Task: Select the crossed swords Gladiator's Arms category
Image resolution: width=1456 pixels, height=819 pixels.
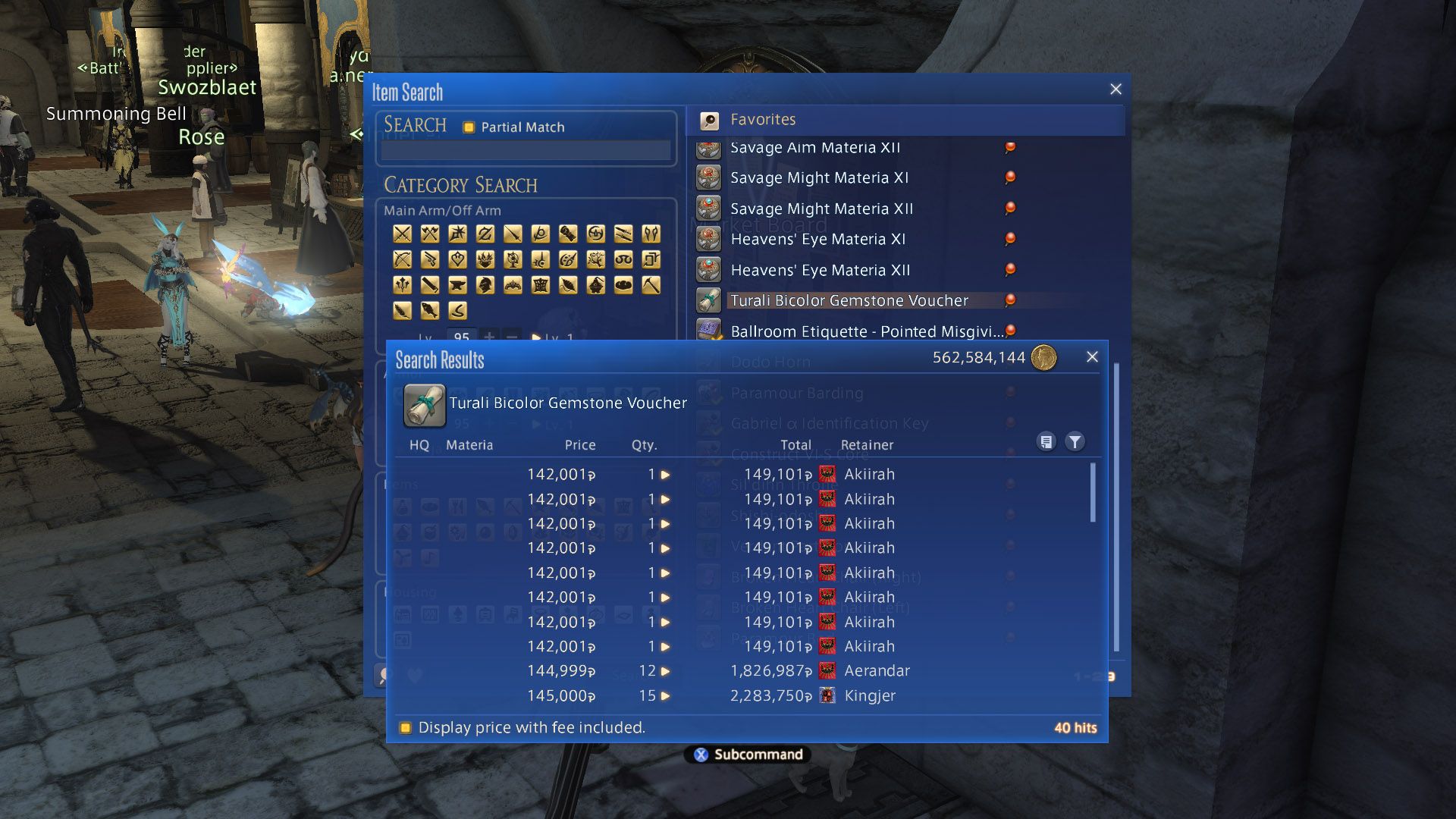Action: [x=402, y=234]
